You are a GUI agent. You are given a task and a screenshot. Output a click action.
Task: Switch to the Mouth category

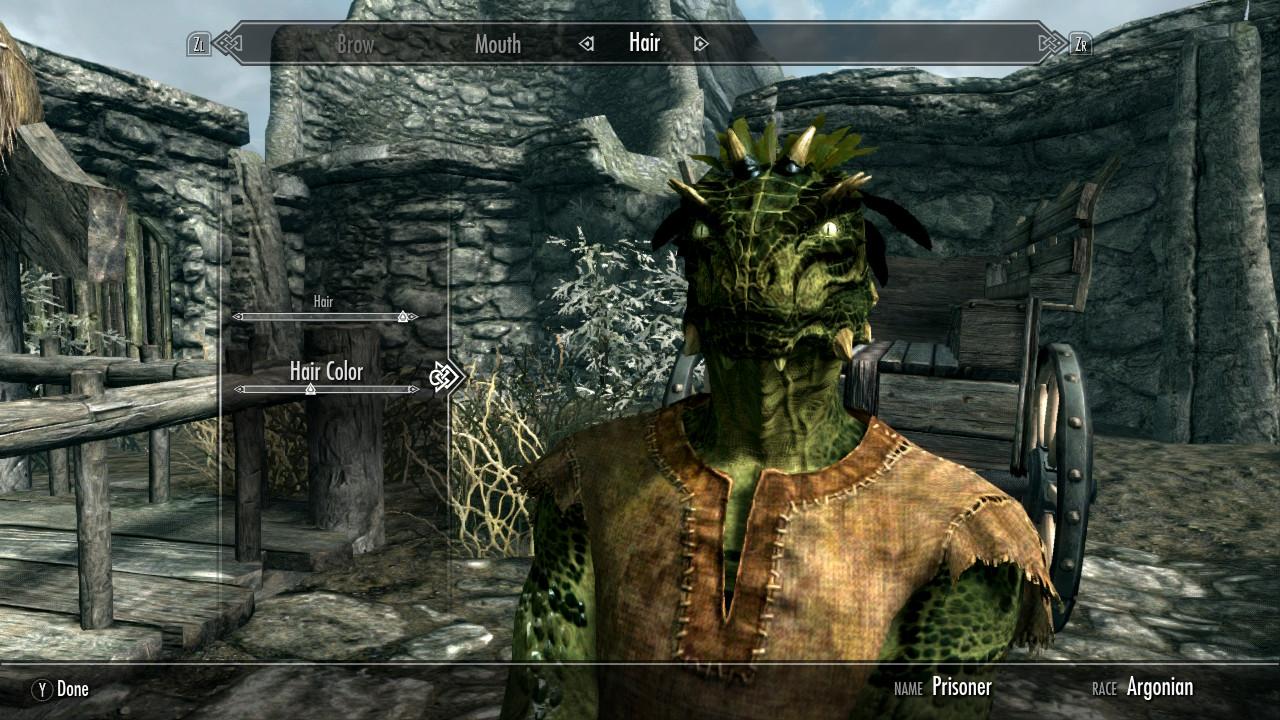click(498, 44)
